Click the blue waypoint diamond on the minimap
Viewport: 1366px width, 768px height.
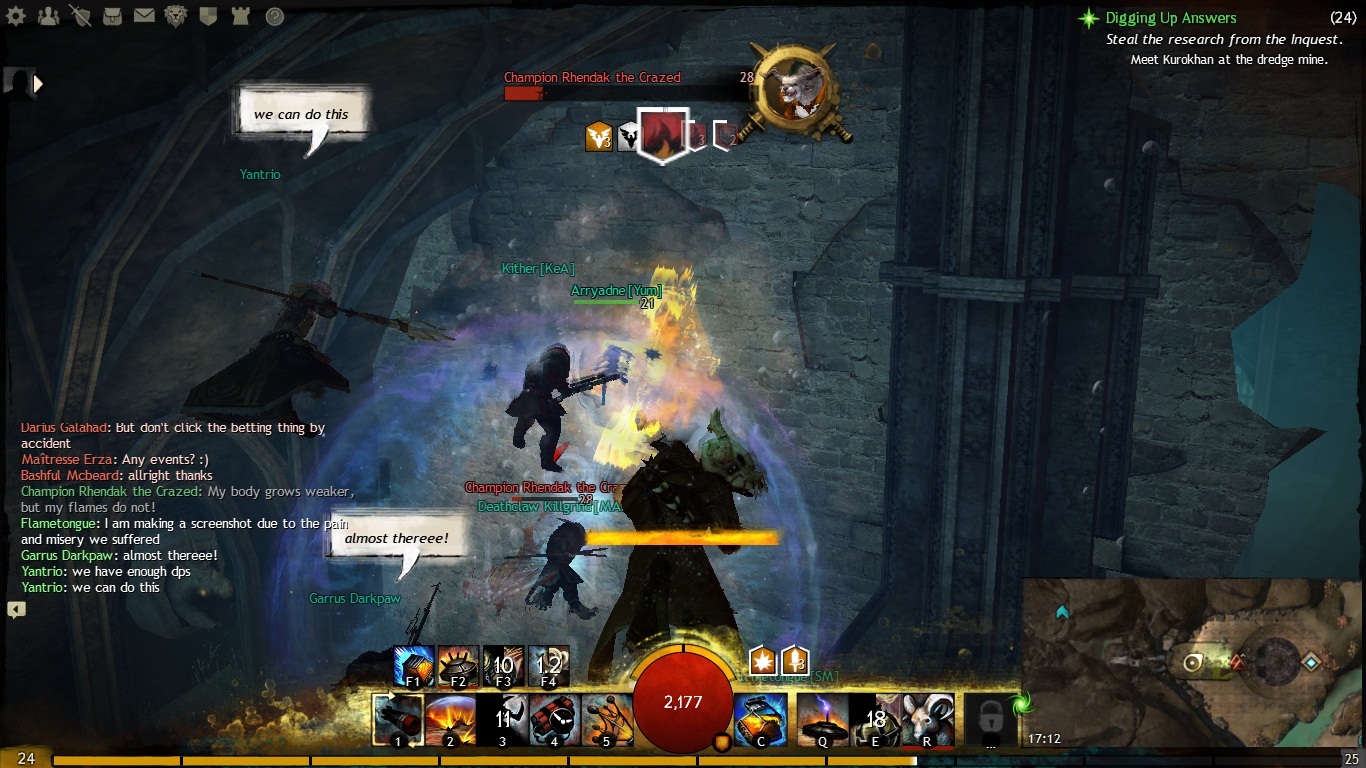point(1310,662)
